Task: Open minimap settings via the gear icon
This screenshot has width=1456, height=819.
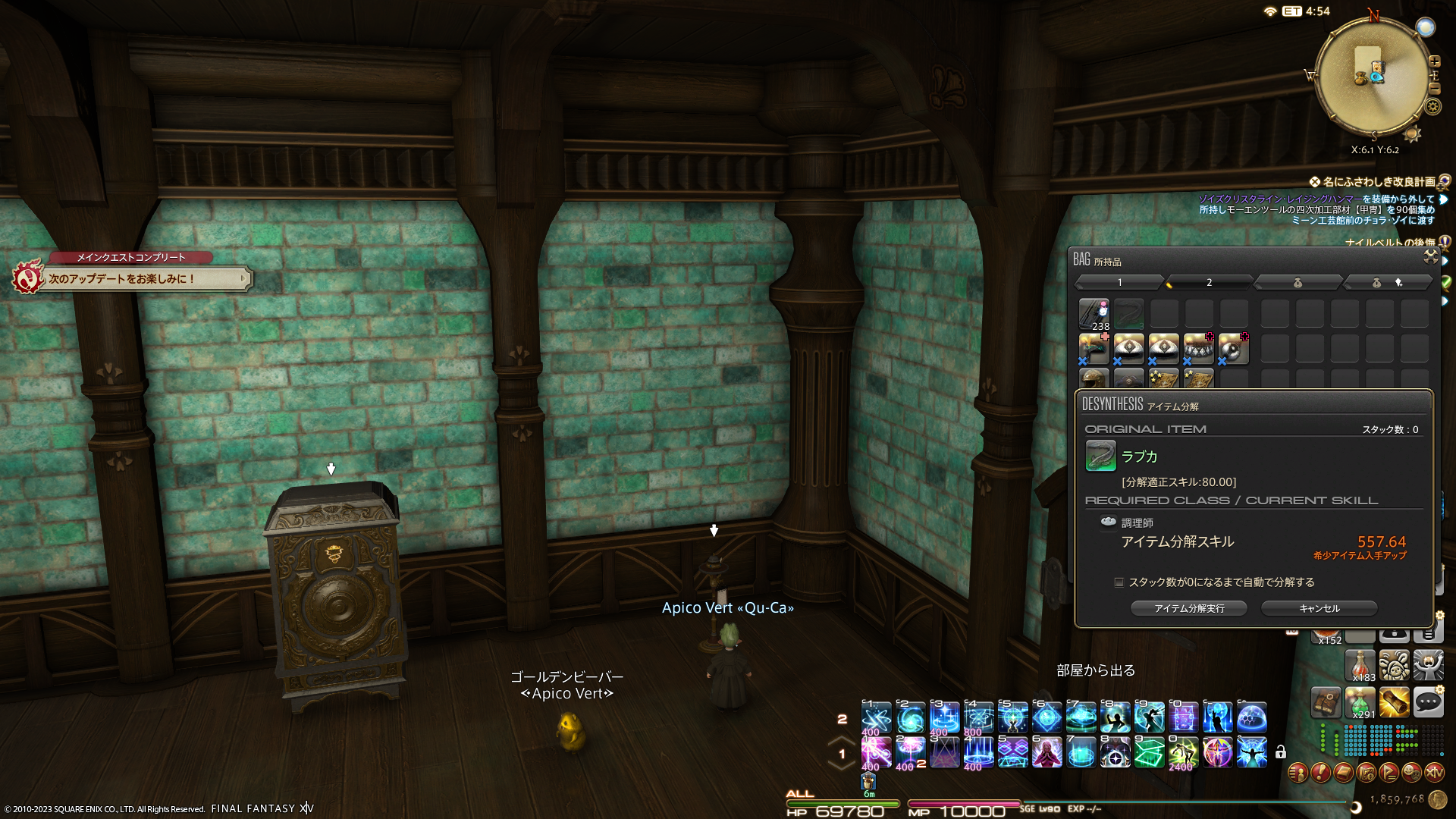Action: click(1432, 106)
